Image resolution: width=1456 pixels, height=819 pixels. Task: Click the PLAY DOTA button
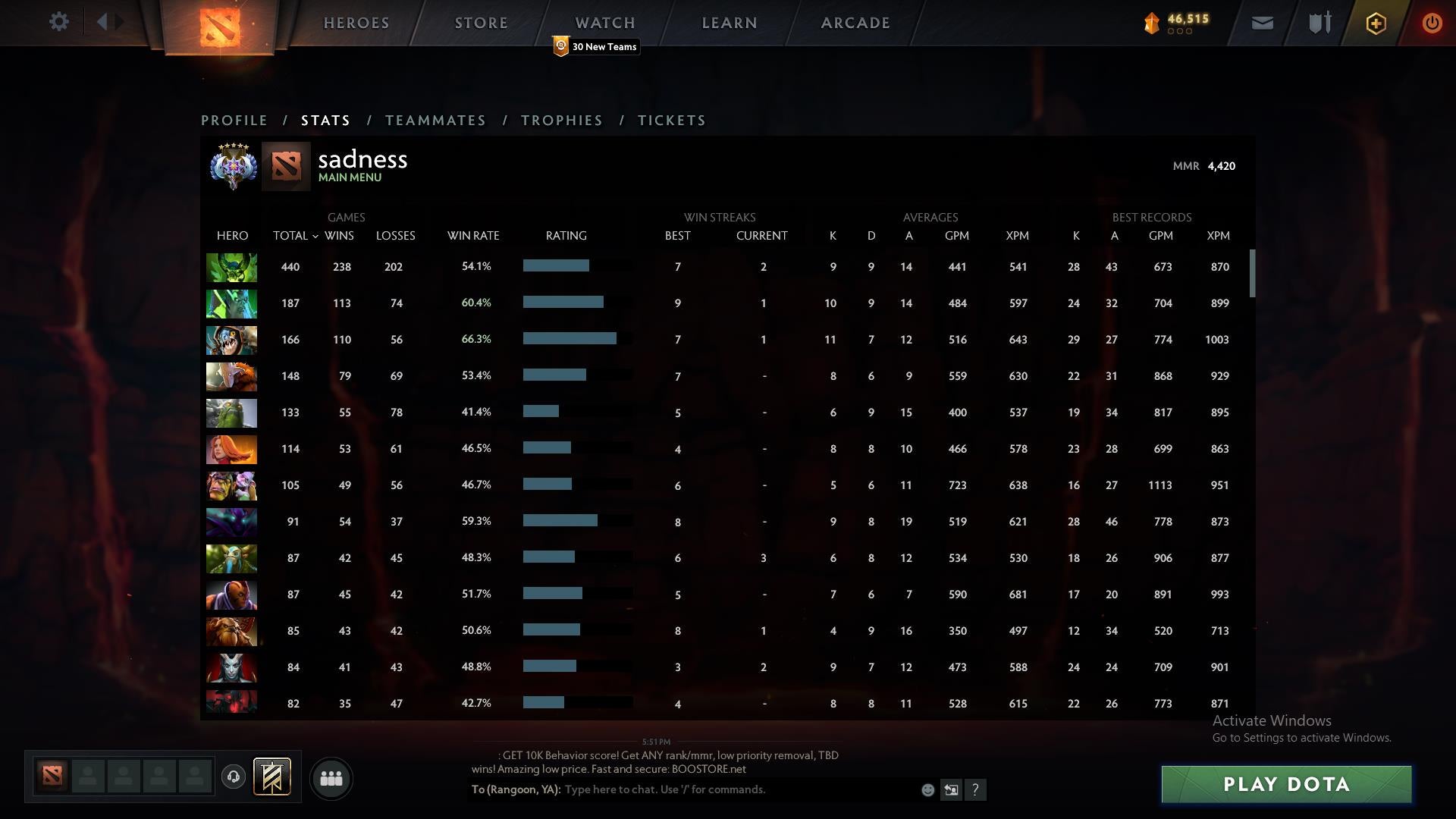coord(1285,784)
